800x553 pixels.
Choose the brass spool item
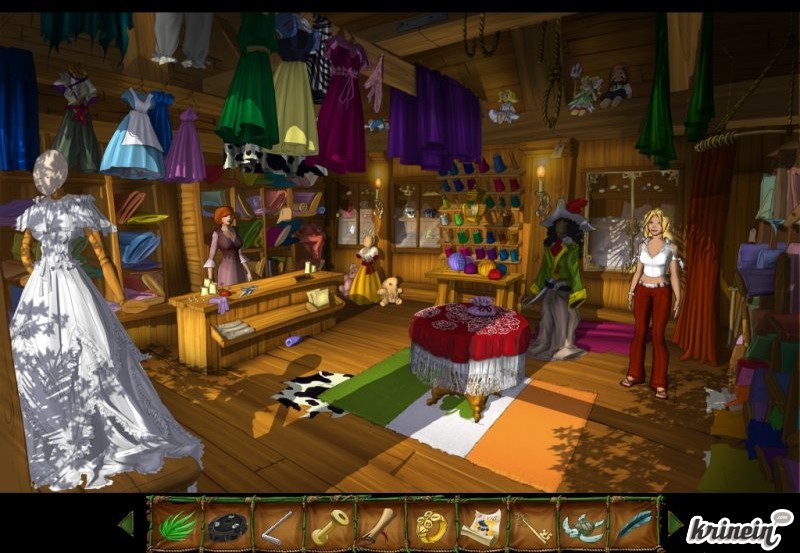[329, 524]
